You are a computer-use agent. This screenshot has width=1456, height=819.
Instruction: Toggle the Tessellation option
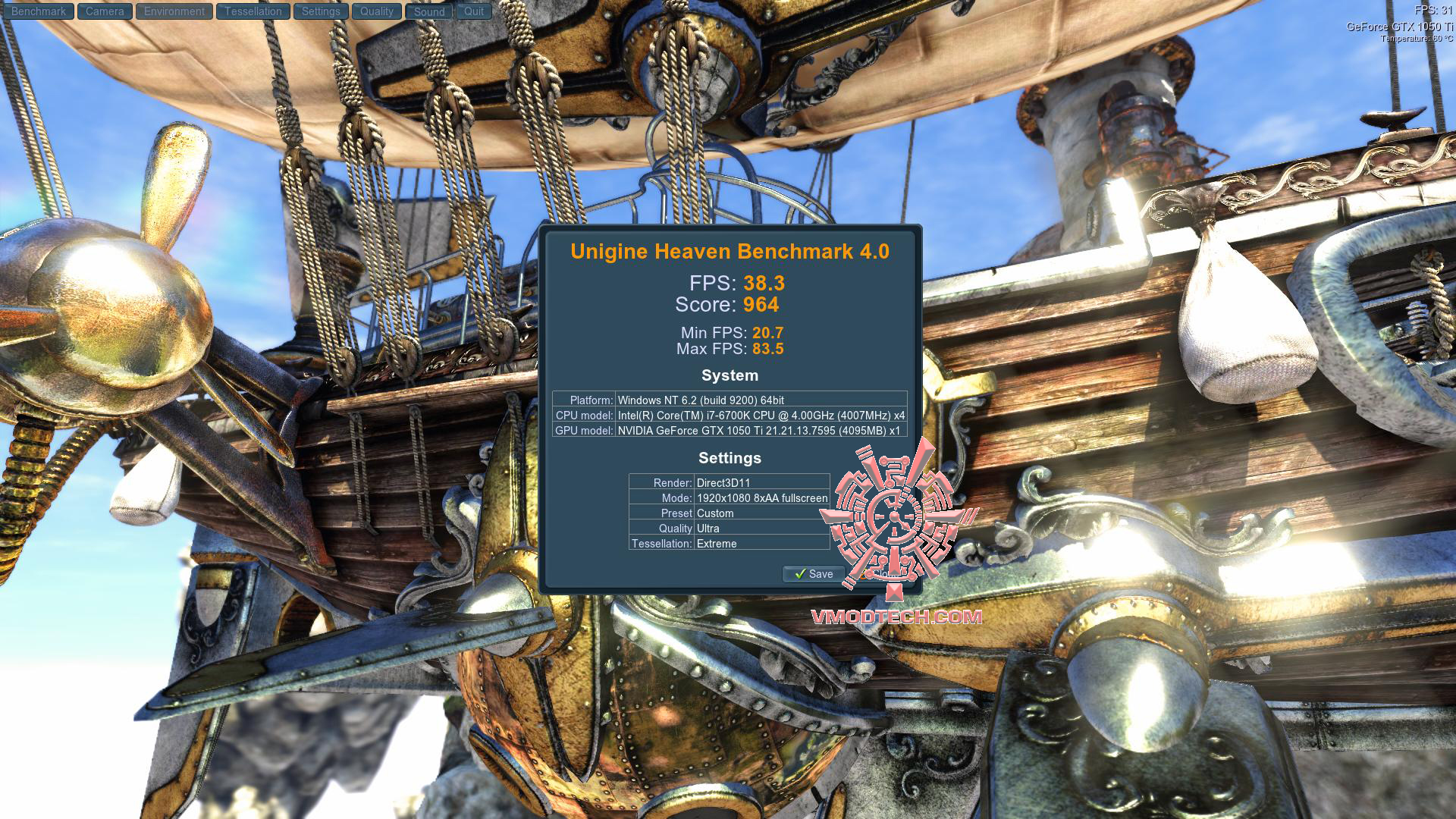pos(253,11)
